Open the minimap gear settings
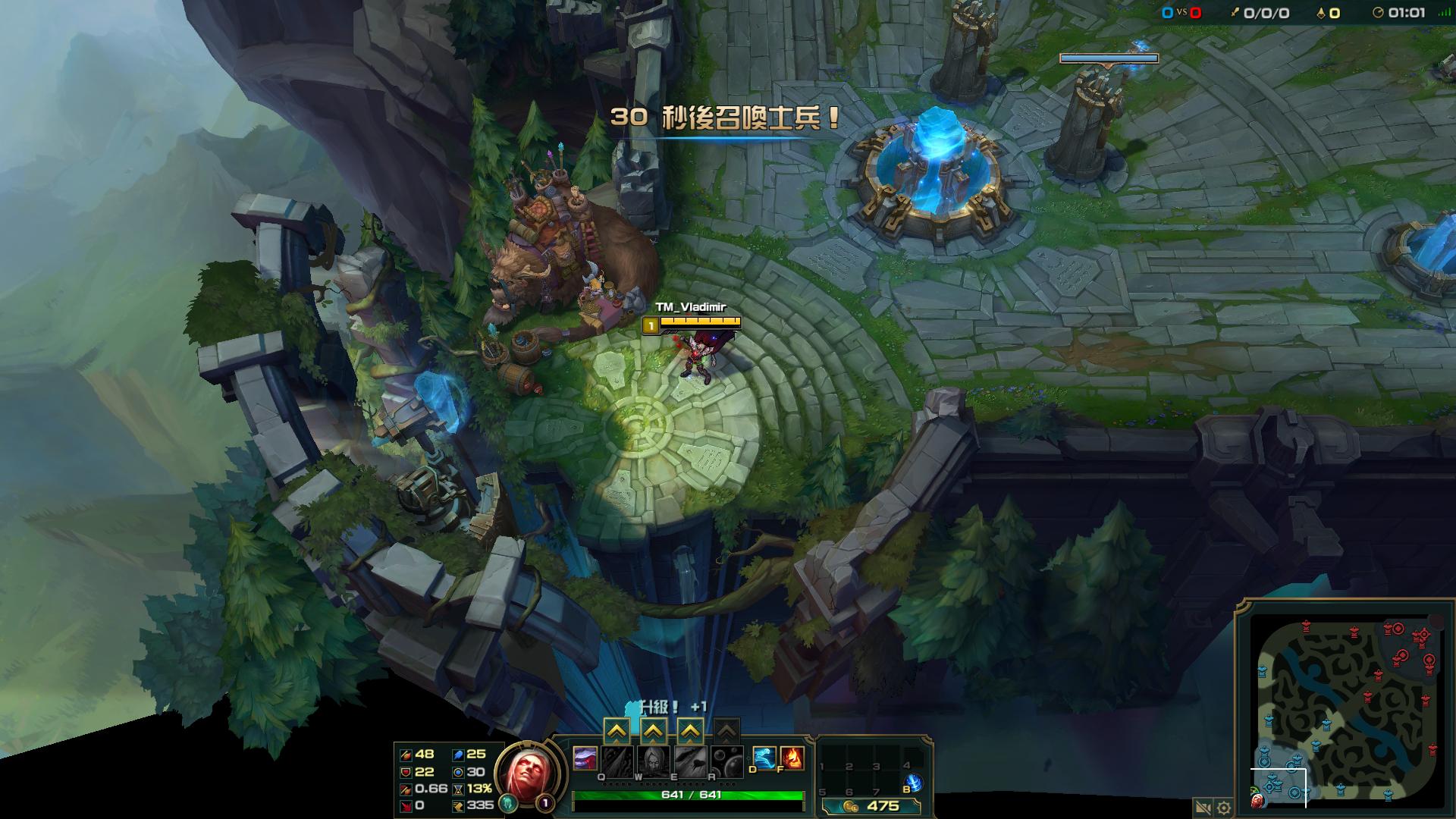Screen dimensions: 1456x819 point(1223,808)
